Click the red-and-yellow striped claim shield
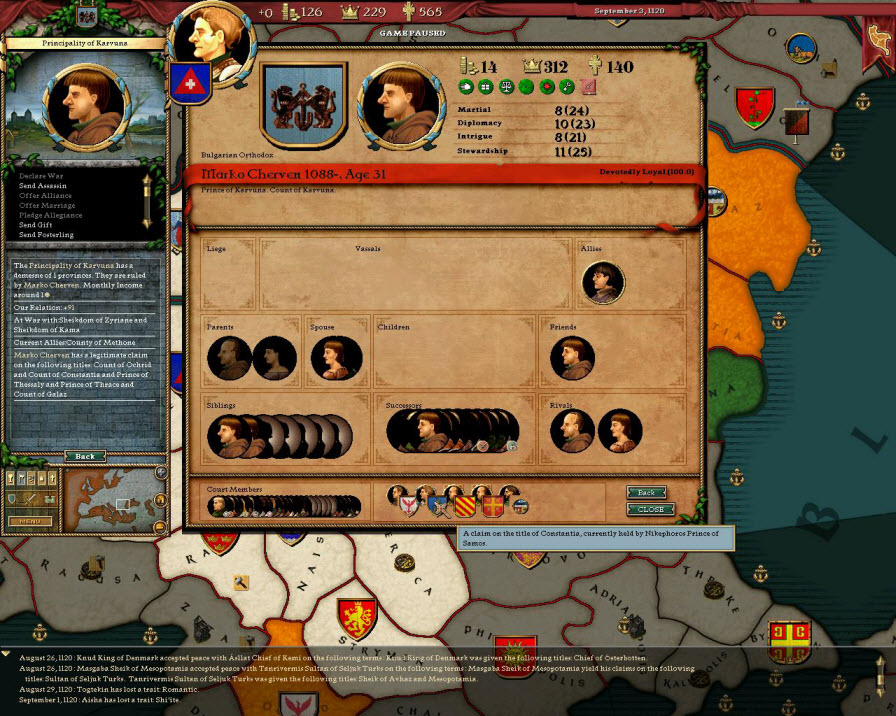Screen dimensions: 896x716 pyautogui.click(x=466, y=506)
